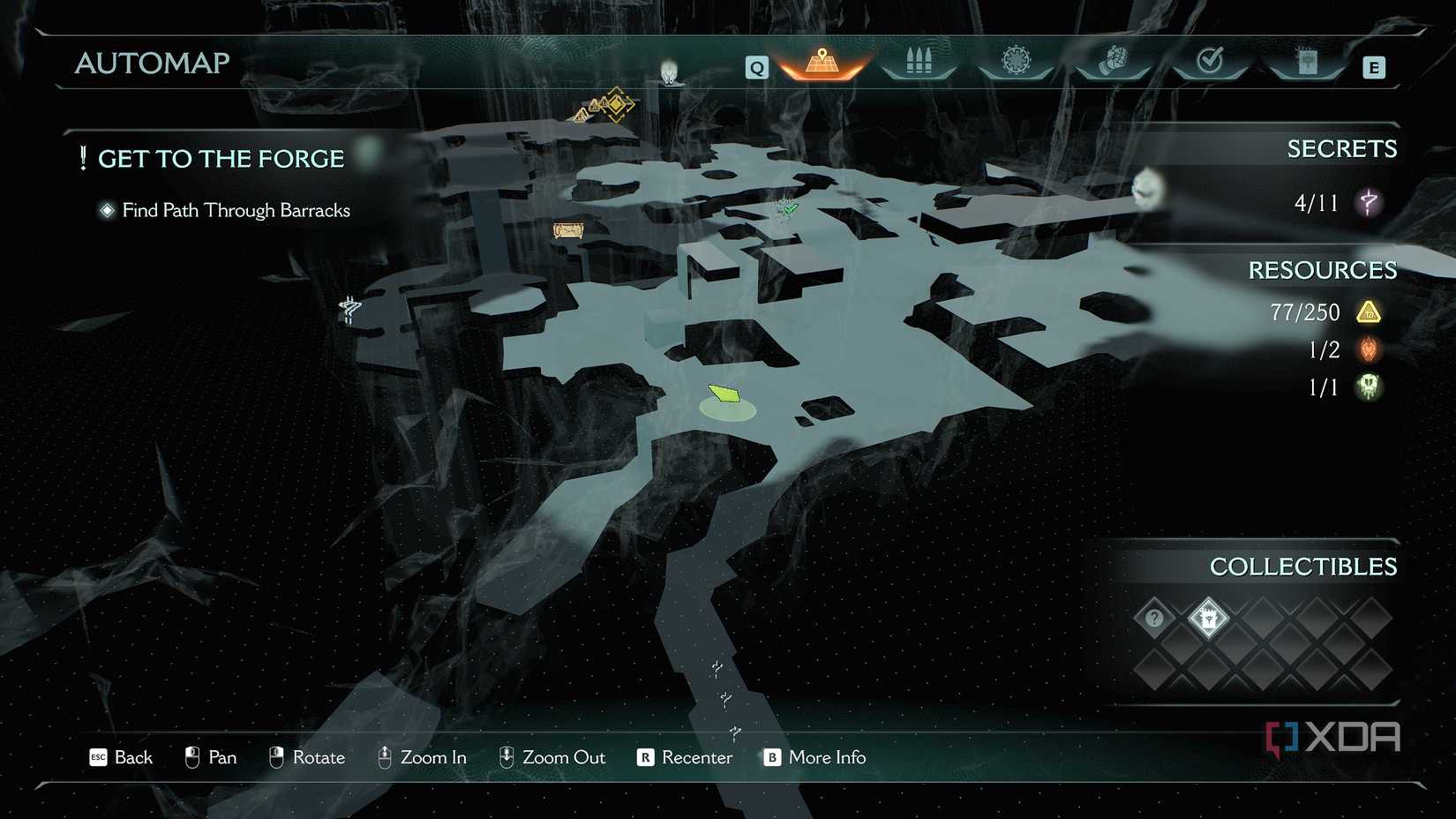Expand the question mark collectible slot
Viewport: 1456px width, 819px height.
1152,619
